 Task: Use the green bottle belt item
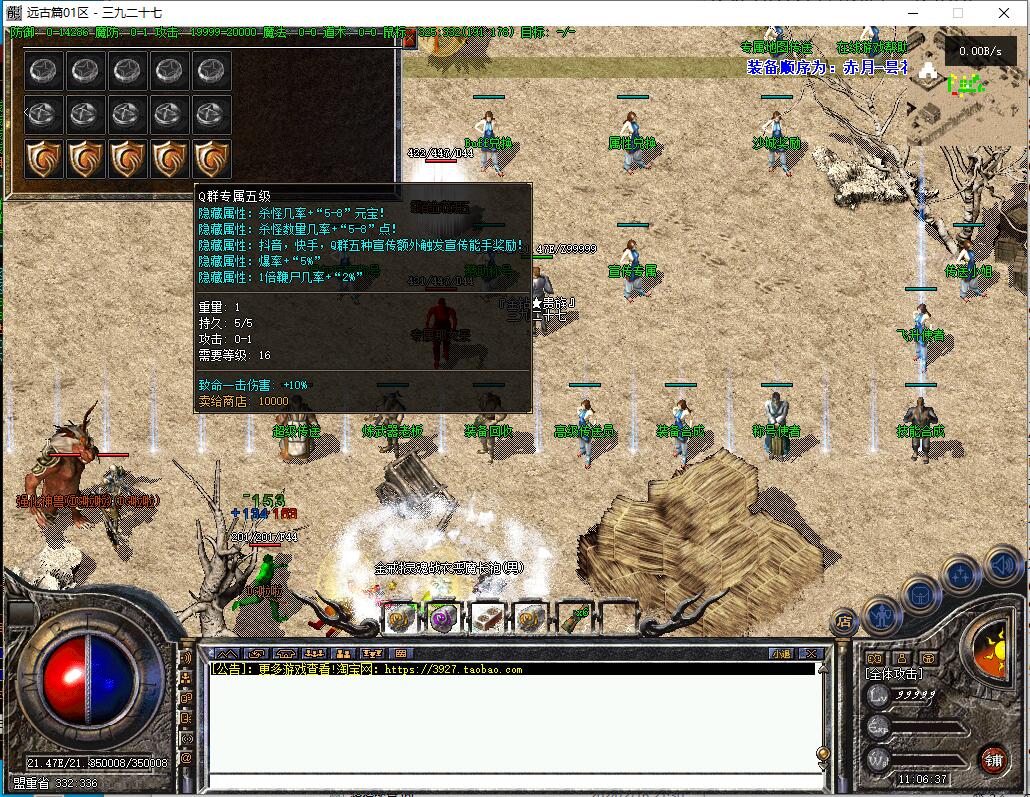click(x=573, y=618)
